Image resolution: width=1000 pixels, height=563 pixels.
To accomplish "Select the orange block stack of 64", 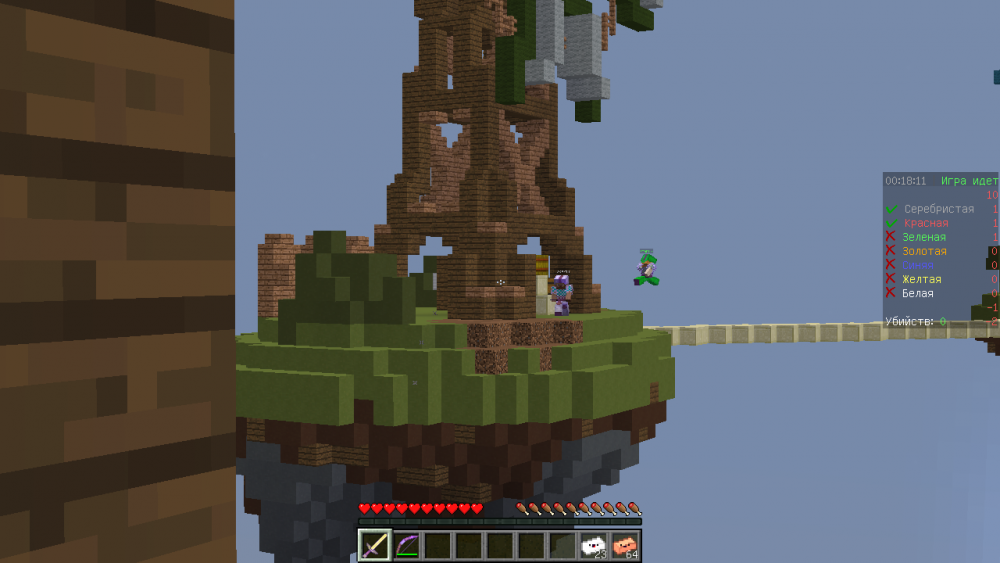I will click(625, 545).
